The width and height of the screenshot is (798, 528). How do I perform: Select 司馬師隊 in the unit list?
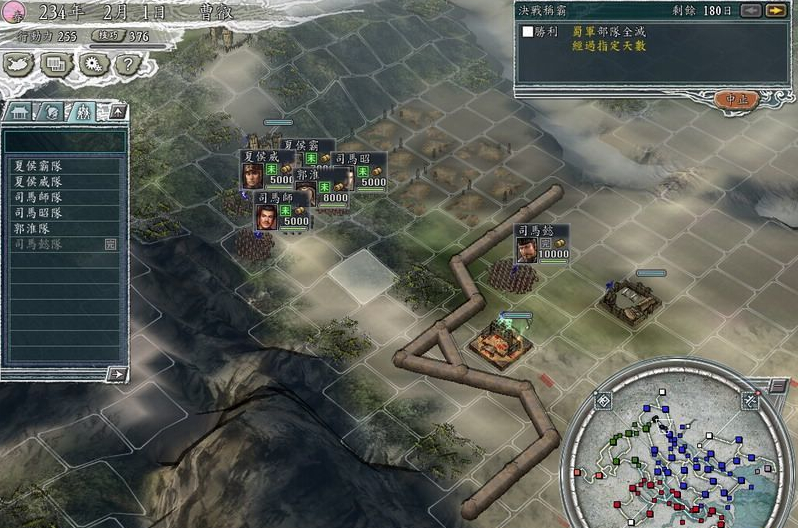click(x=38, y=197)
